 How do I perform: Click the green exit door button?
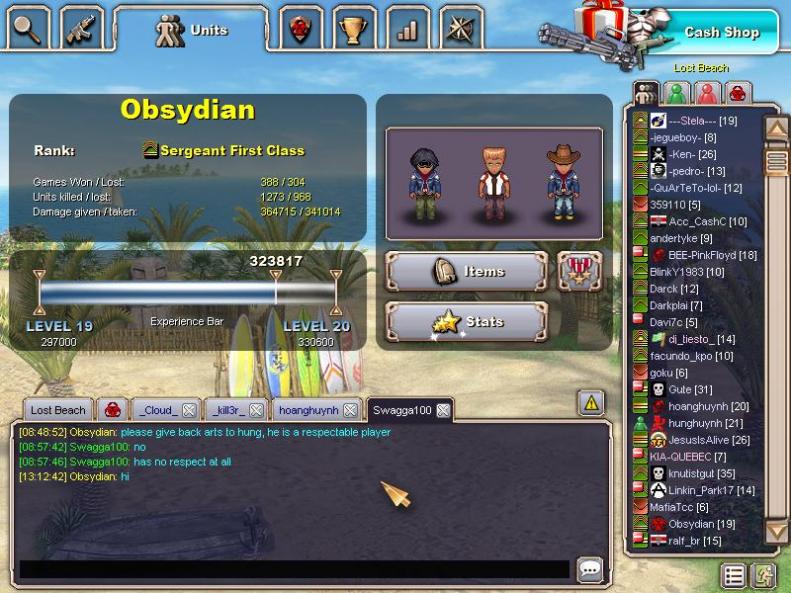763,575
